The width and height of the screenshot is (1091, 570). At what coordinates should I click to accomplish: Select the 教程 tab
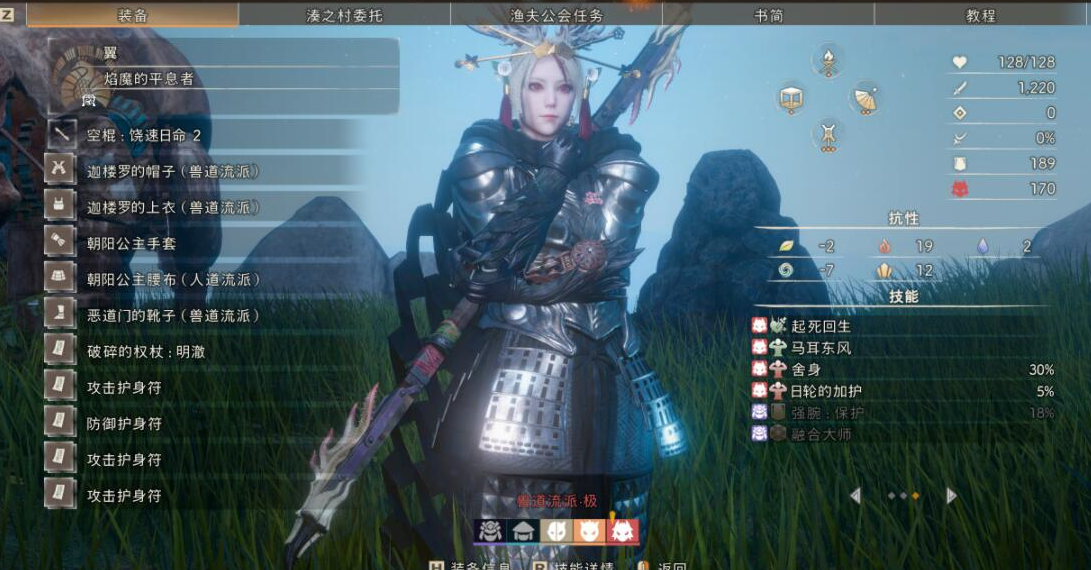(x=980, y=15)
